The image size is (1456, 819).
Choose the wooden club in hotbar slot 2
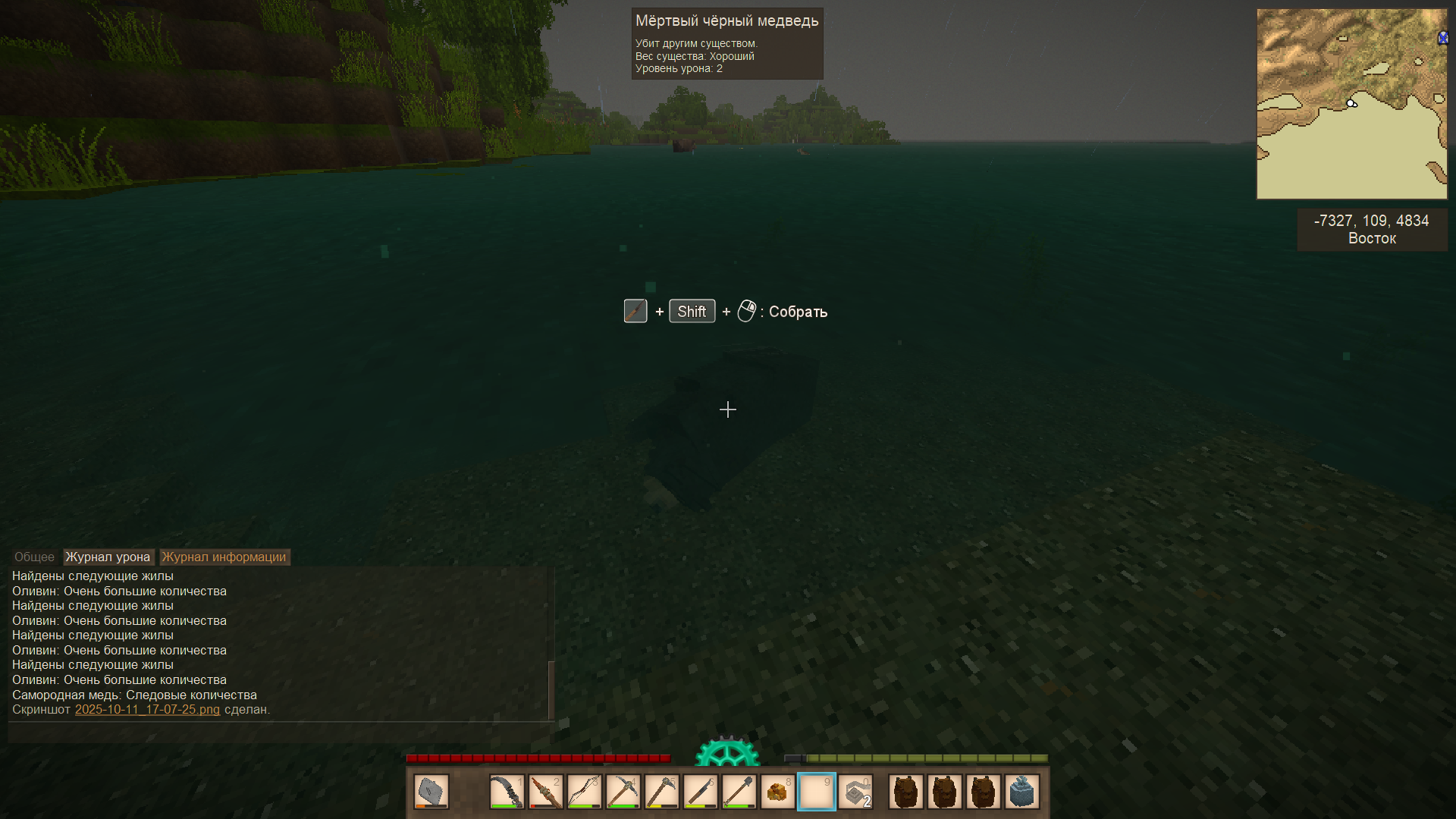(x=545, y=792)
